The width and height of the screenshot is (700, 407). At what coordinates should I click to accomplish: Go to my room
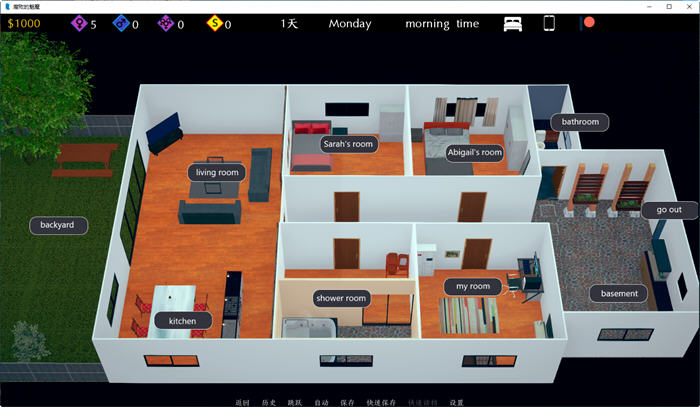(473, 286)
